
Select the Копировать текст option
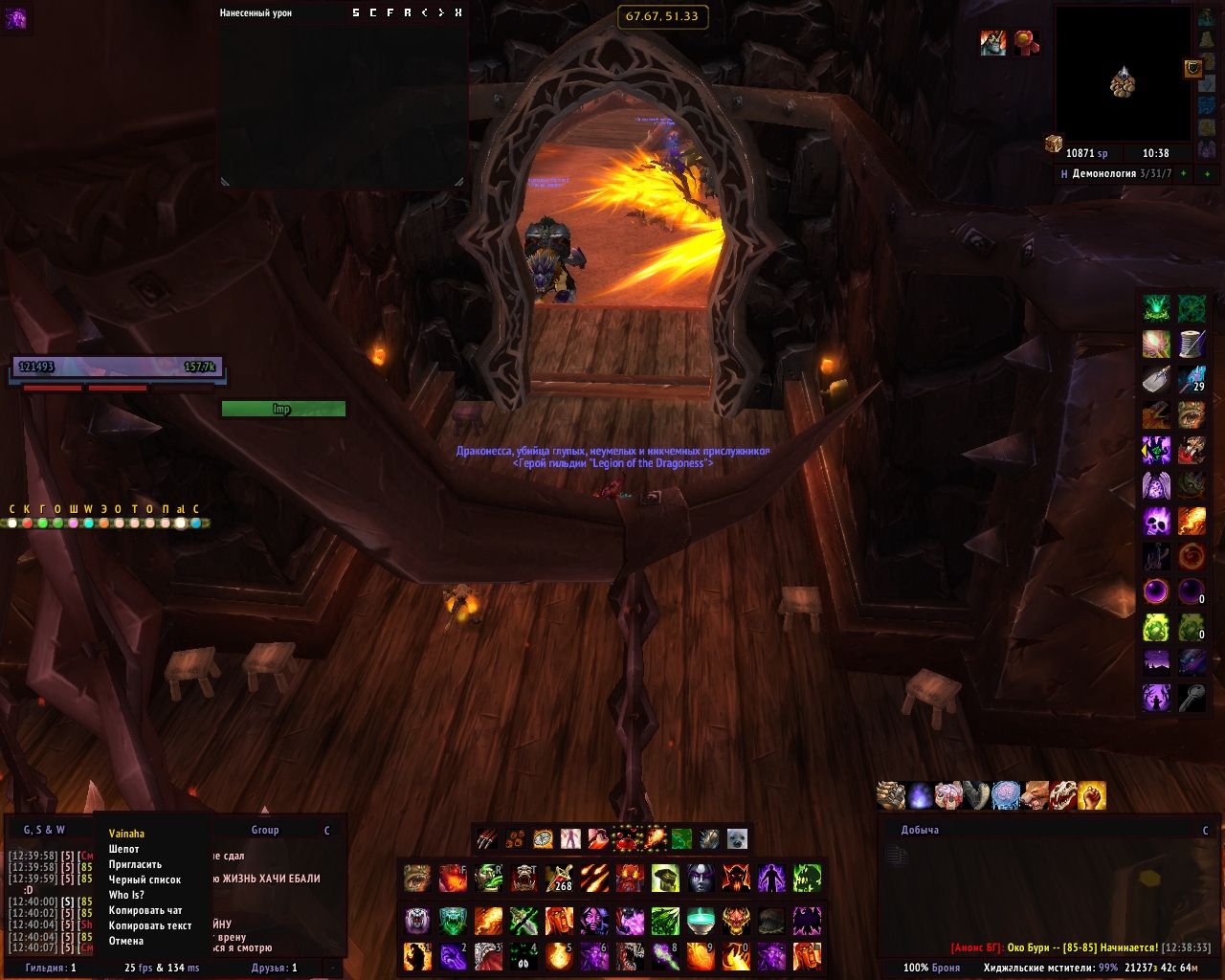point(150,925)
